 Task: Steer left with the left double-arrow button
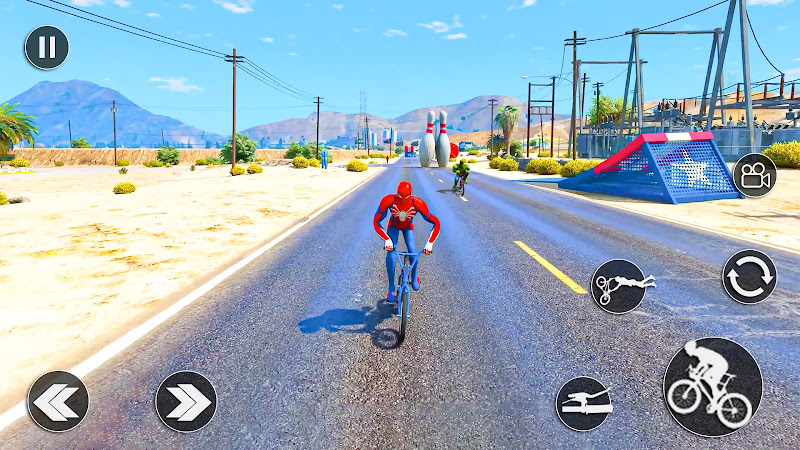pos(58,401)
